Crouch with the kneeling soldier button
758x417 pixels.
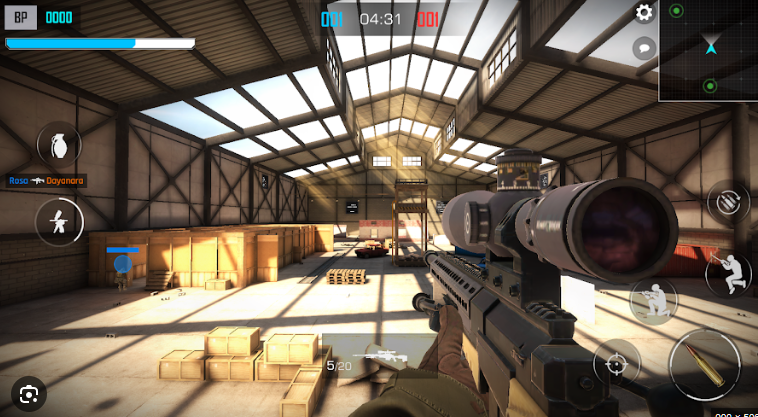(x=654, y=300)
